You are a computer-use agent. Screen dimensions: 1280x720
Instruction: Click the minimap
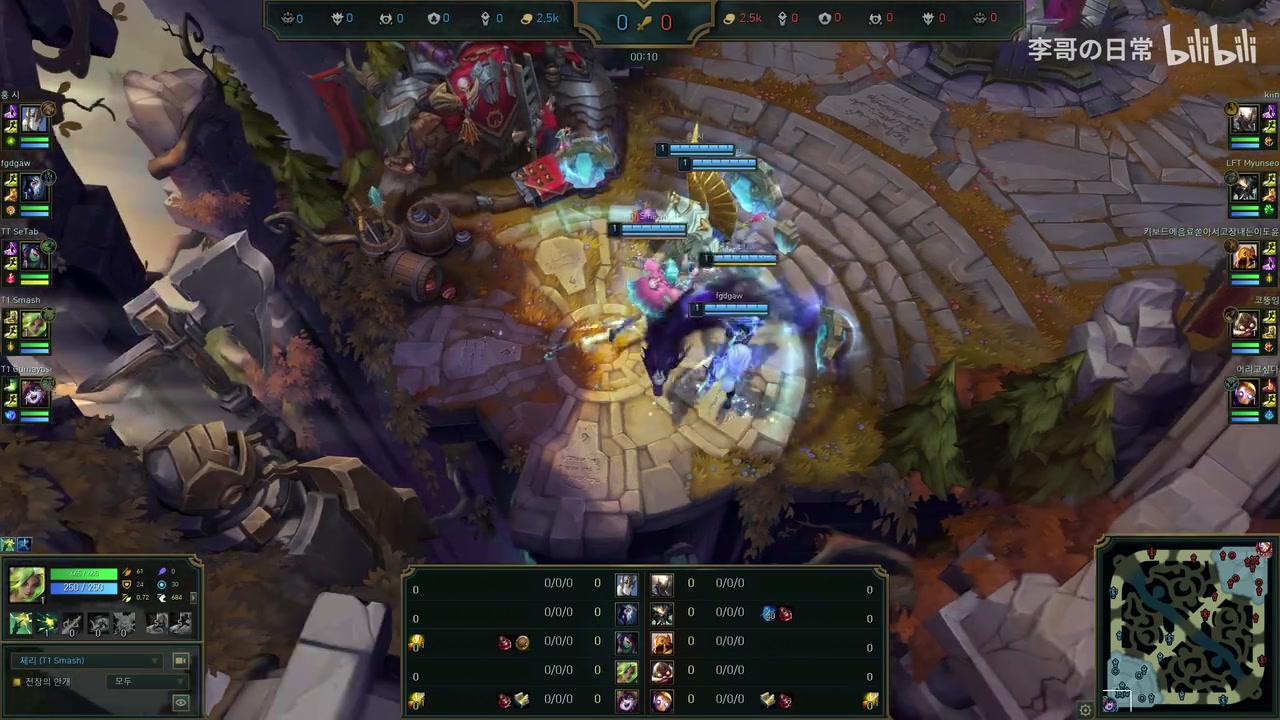[1188, 625]
